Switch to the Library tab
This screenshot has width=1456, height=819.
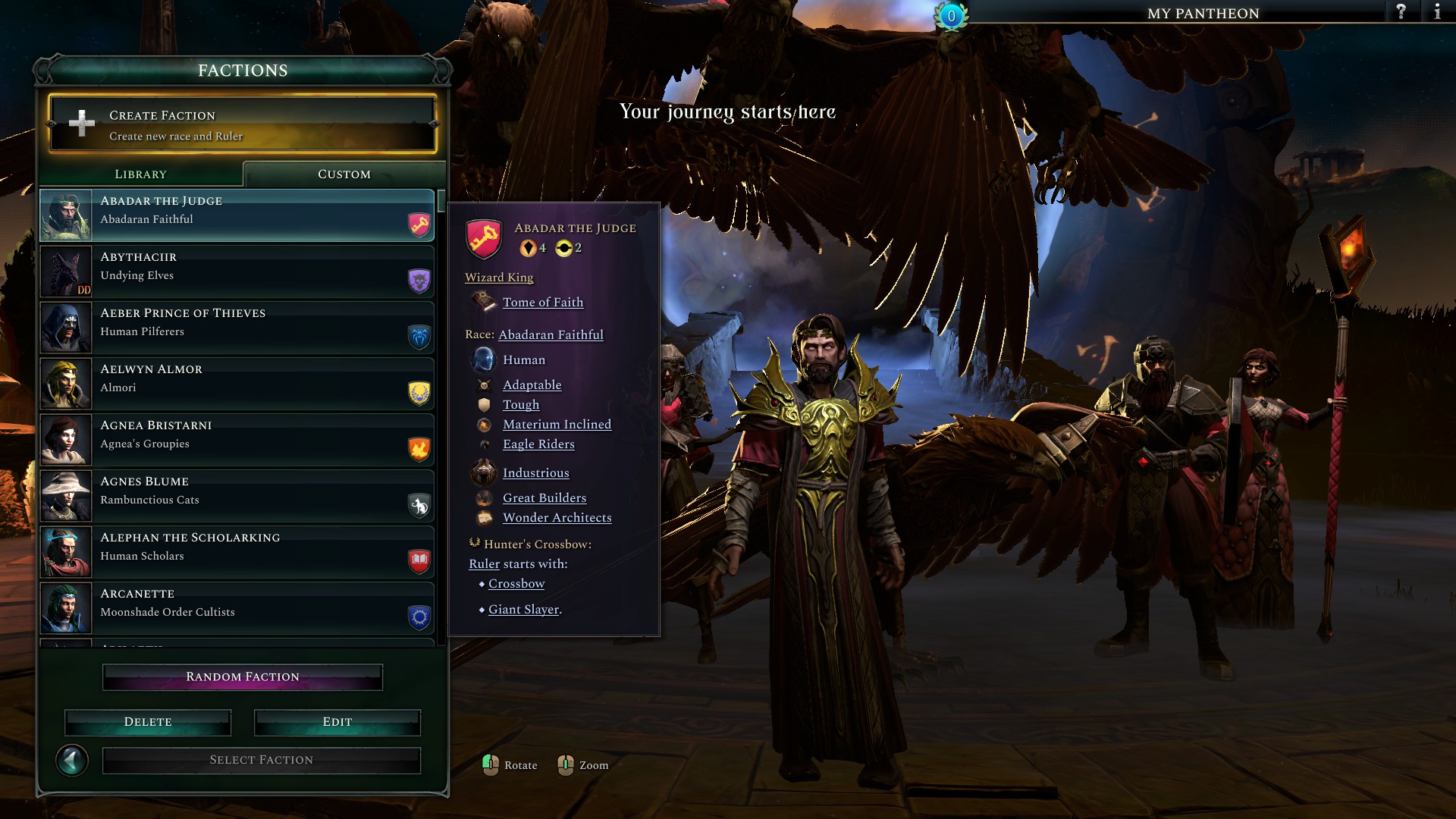pos(140,174)
